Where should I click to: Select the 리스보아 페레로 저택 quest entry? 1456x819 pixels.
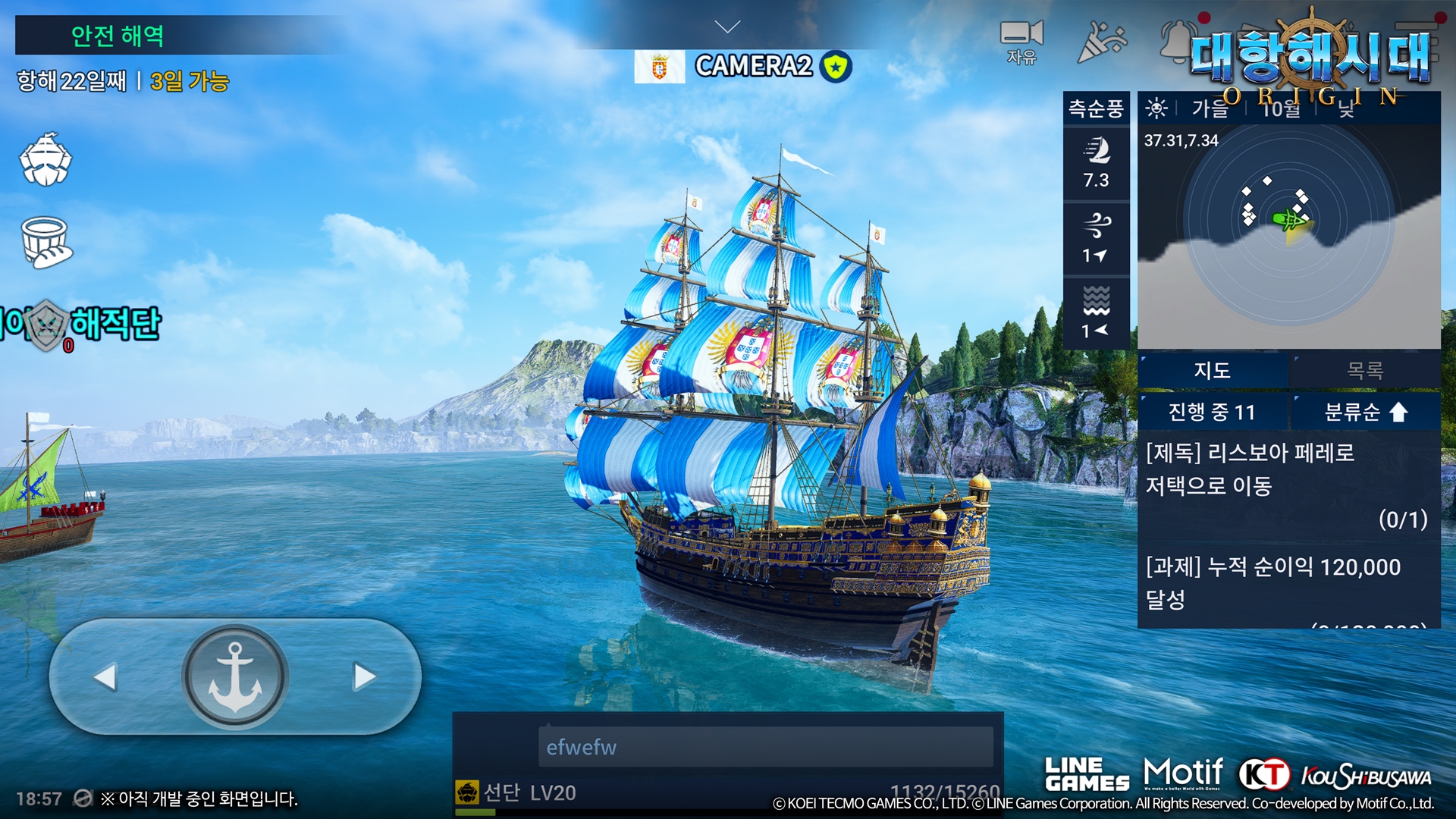1288,485
